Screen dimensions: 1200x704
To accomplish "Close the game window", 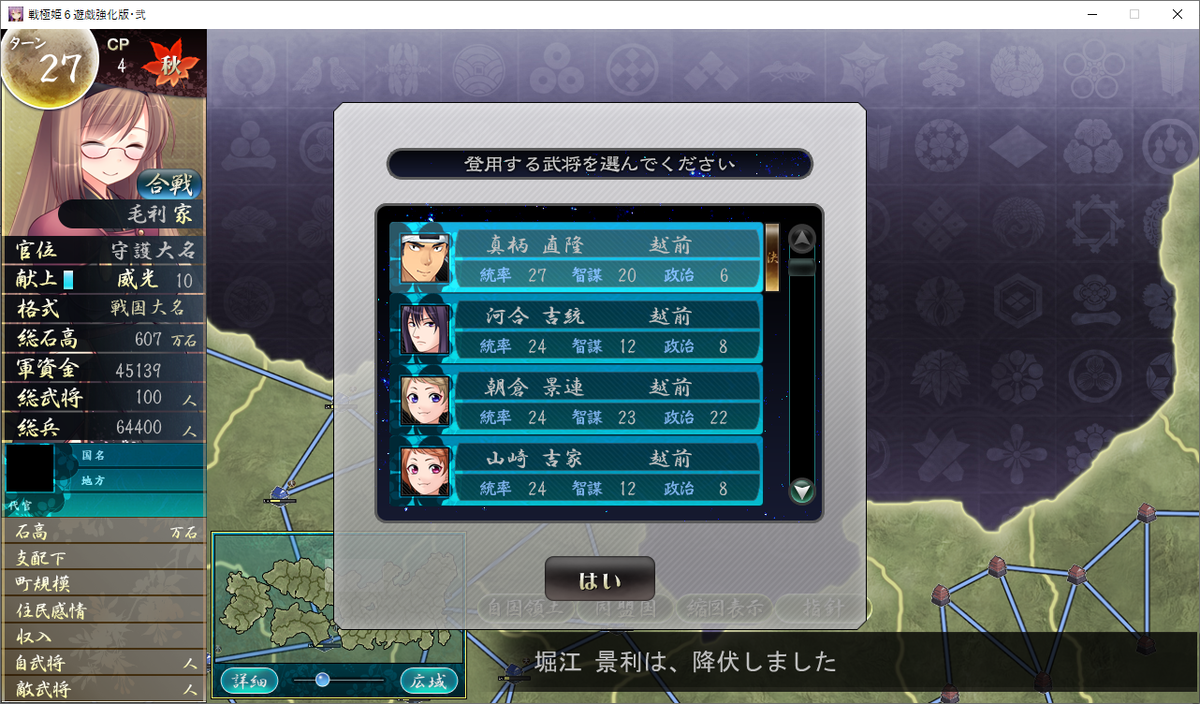I will click(1177, 14).
